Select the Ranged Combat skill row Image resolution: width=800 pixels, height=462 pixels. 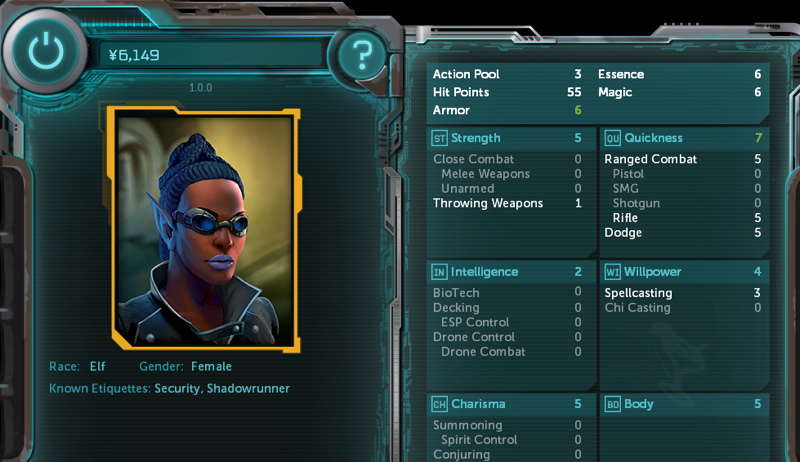tap(682, 159)
